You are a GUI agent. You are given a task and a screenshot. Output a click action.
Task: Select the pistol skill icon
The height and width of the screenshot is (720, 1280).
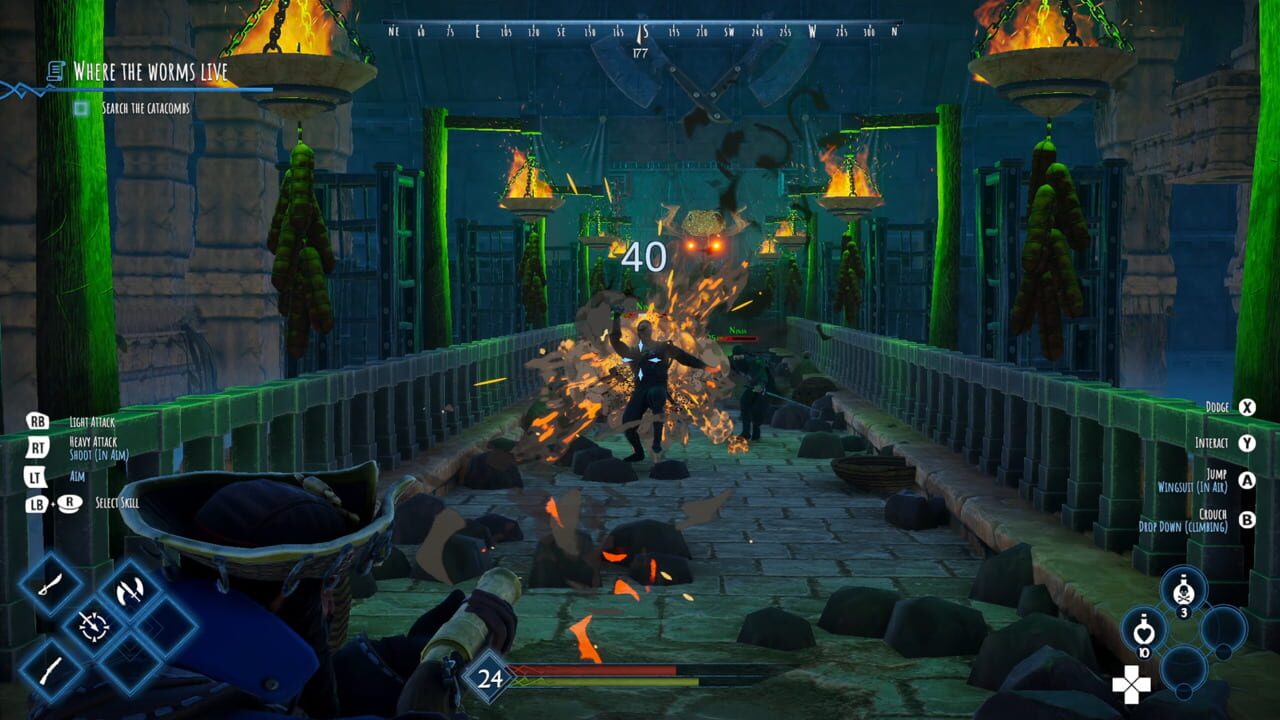[x=50, y=669]
